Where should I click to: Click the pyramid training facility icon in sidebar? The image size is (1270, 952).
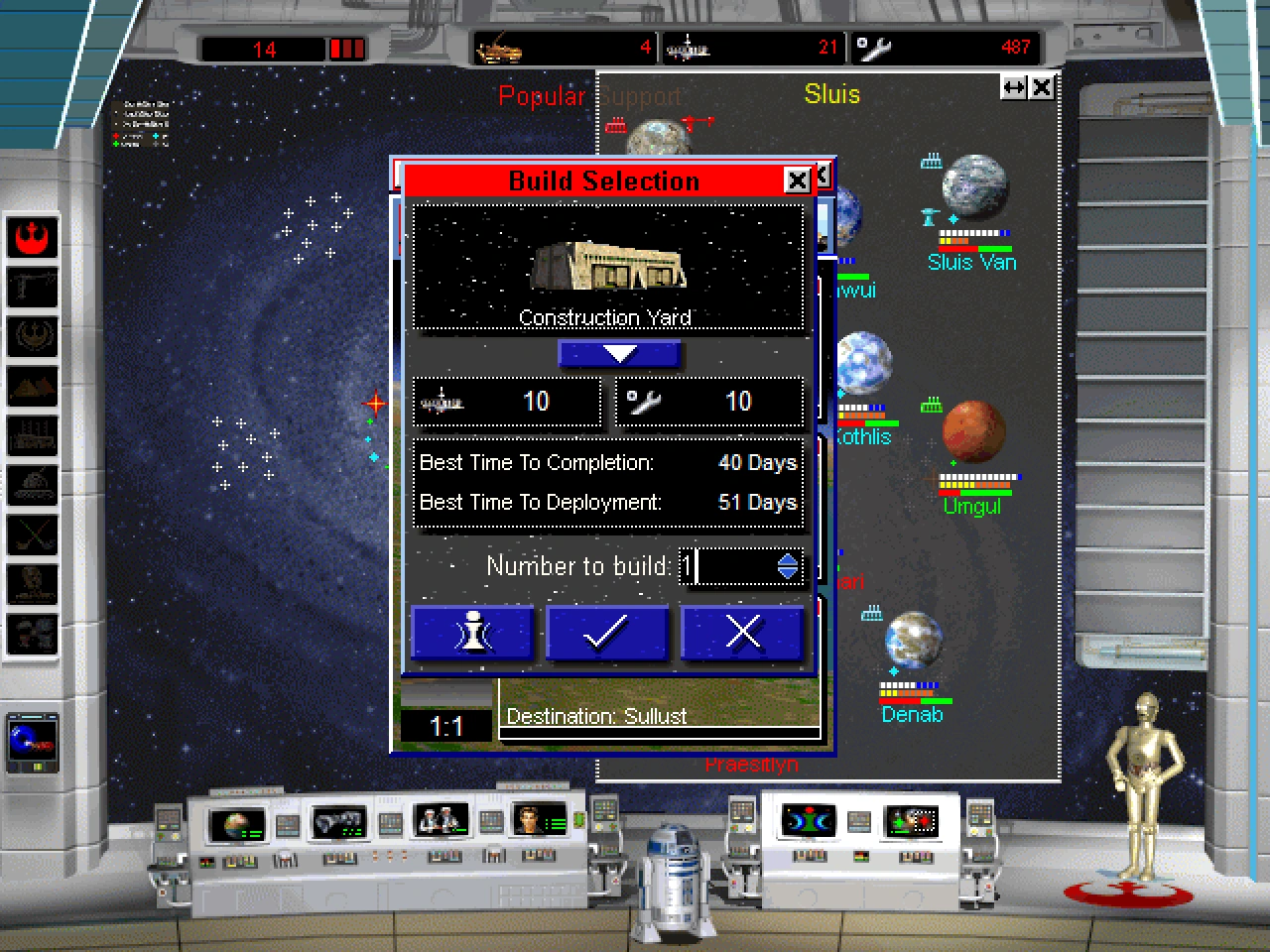(33, 388)
